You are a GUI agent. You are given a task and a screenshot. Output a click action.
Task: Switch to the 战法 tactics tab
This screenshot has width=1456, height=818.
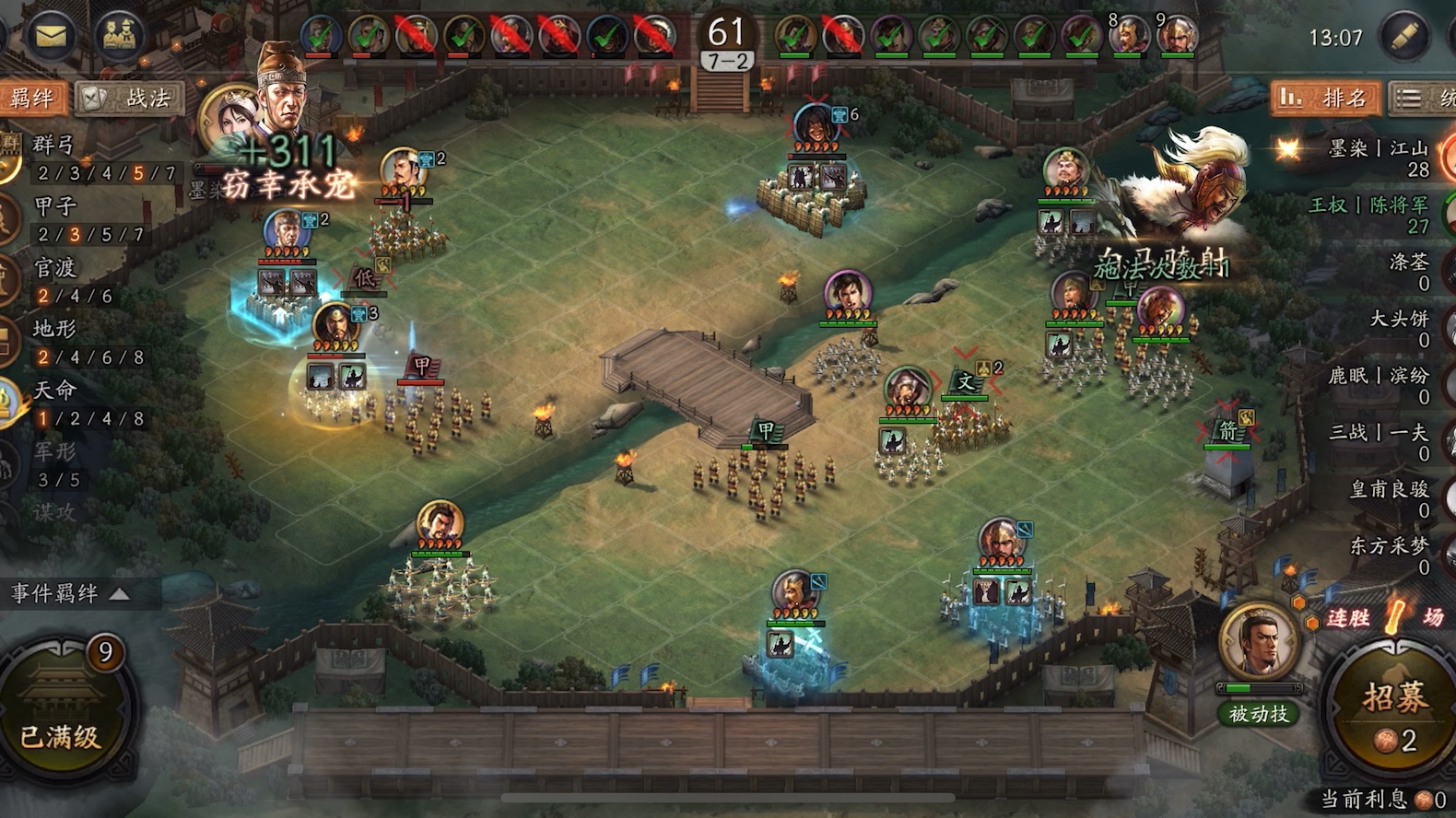point(132,98)
